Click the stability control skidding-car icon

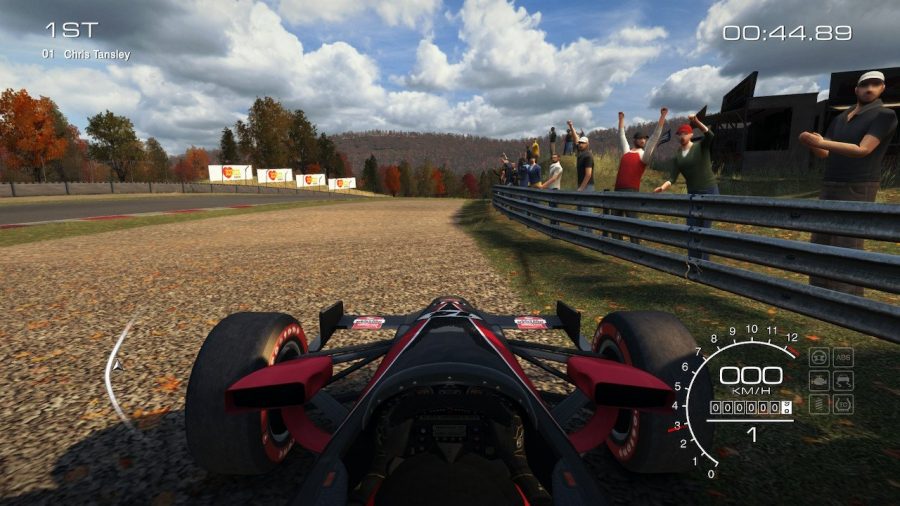[x=843, y=381]
